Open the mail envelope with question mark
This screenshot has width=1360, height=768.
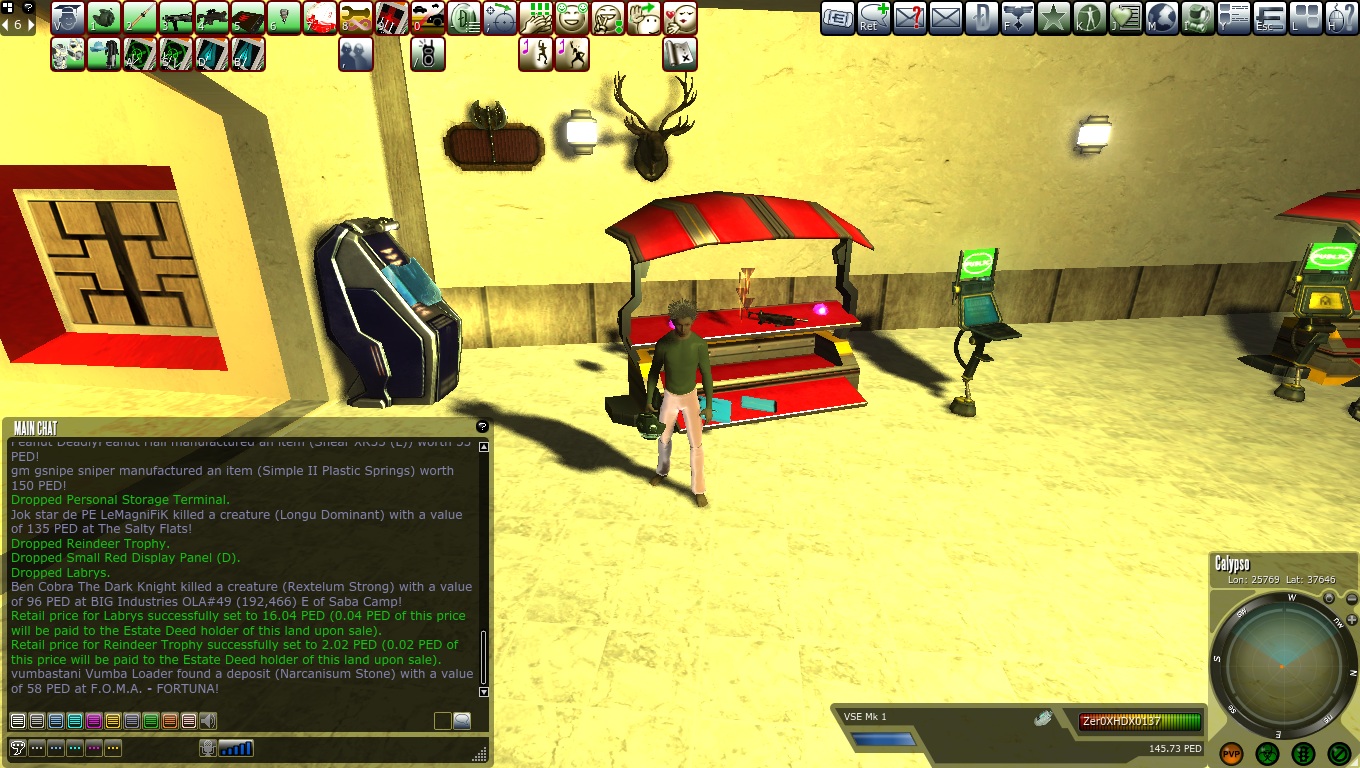point(909,18)
